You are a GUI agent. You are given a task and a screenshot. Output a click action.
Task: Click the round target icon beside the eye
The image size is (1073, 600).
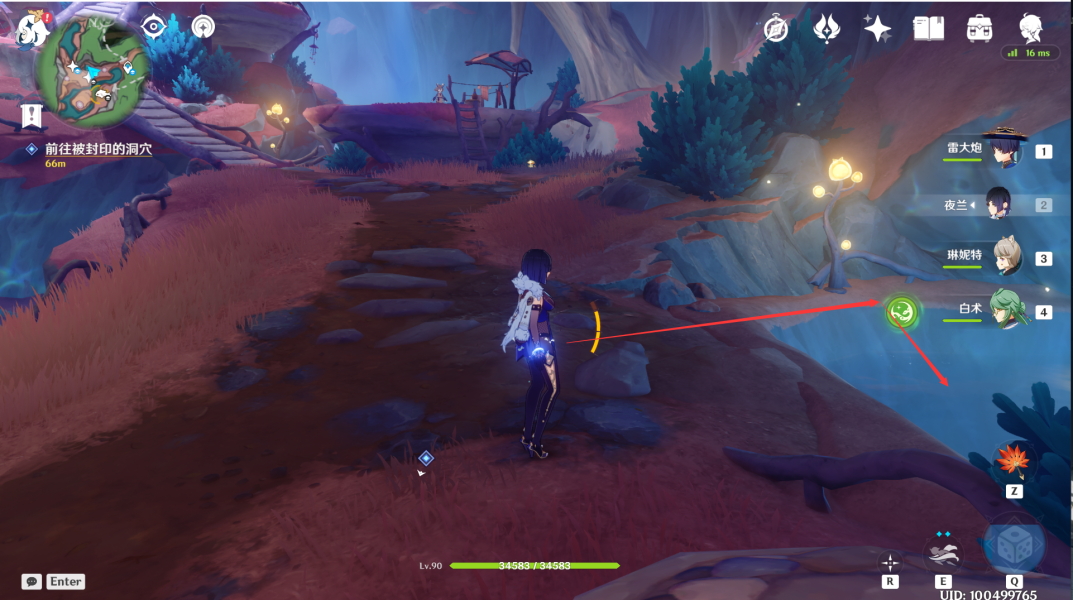pos(203,26)
